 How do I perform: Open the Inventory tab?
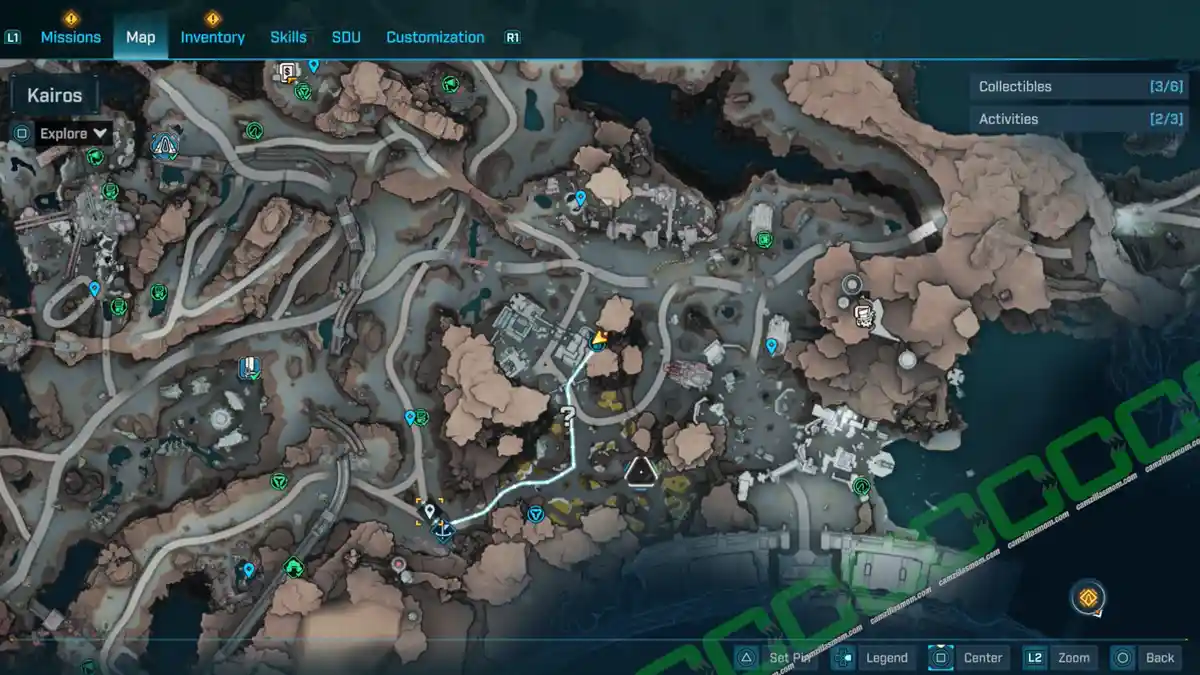pyautogui.click(x=212, y=37)
